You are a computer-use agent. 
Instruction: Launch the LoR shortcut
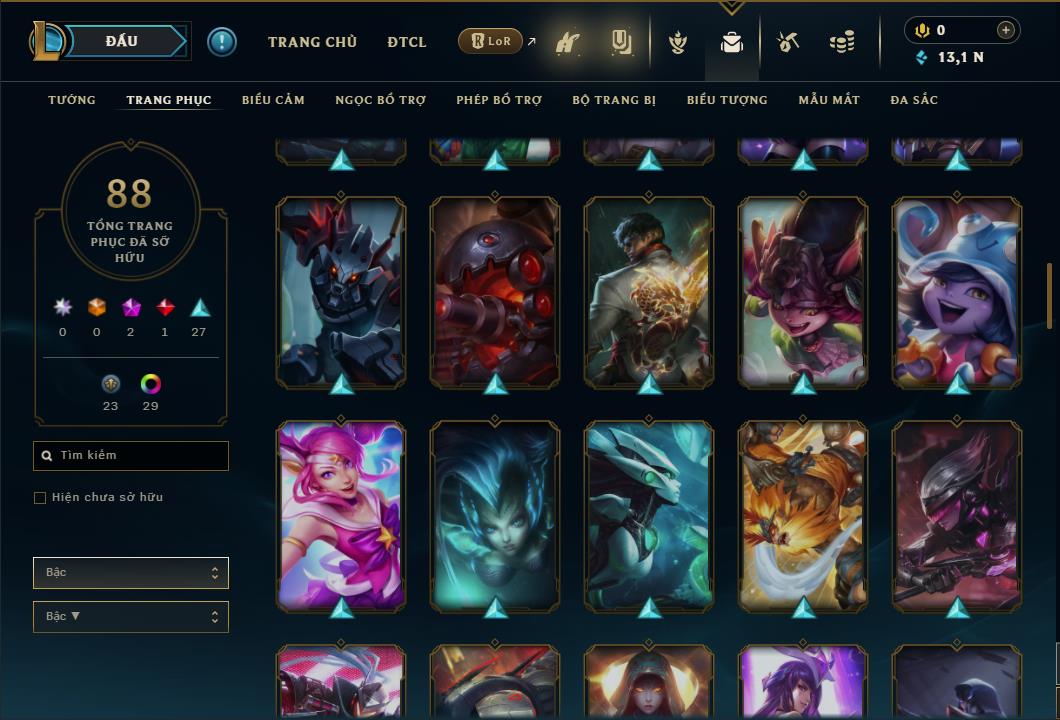[x=491, y=42]
